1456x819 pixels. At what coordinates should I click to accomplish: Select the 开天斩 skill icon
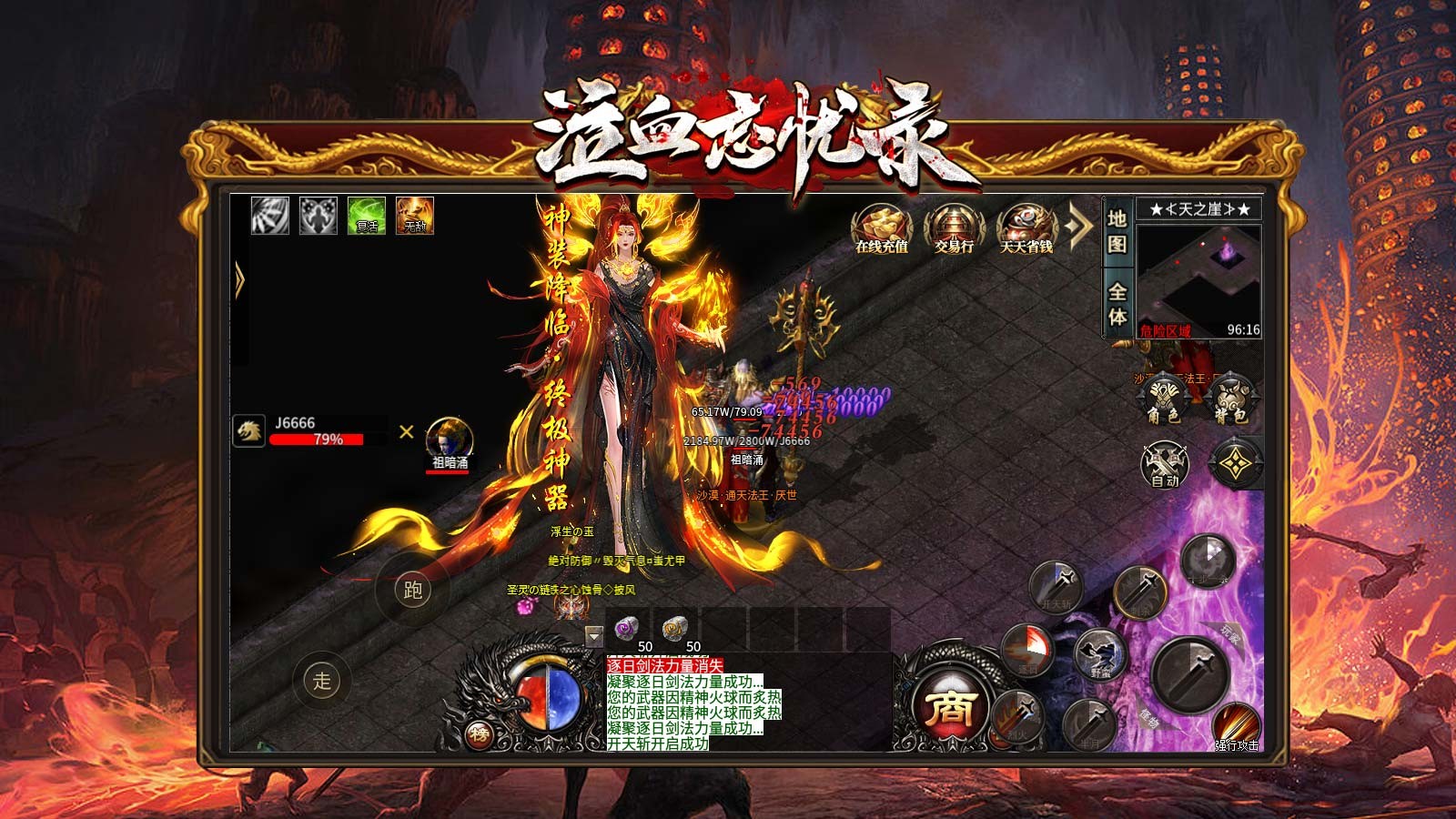1056,587
